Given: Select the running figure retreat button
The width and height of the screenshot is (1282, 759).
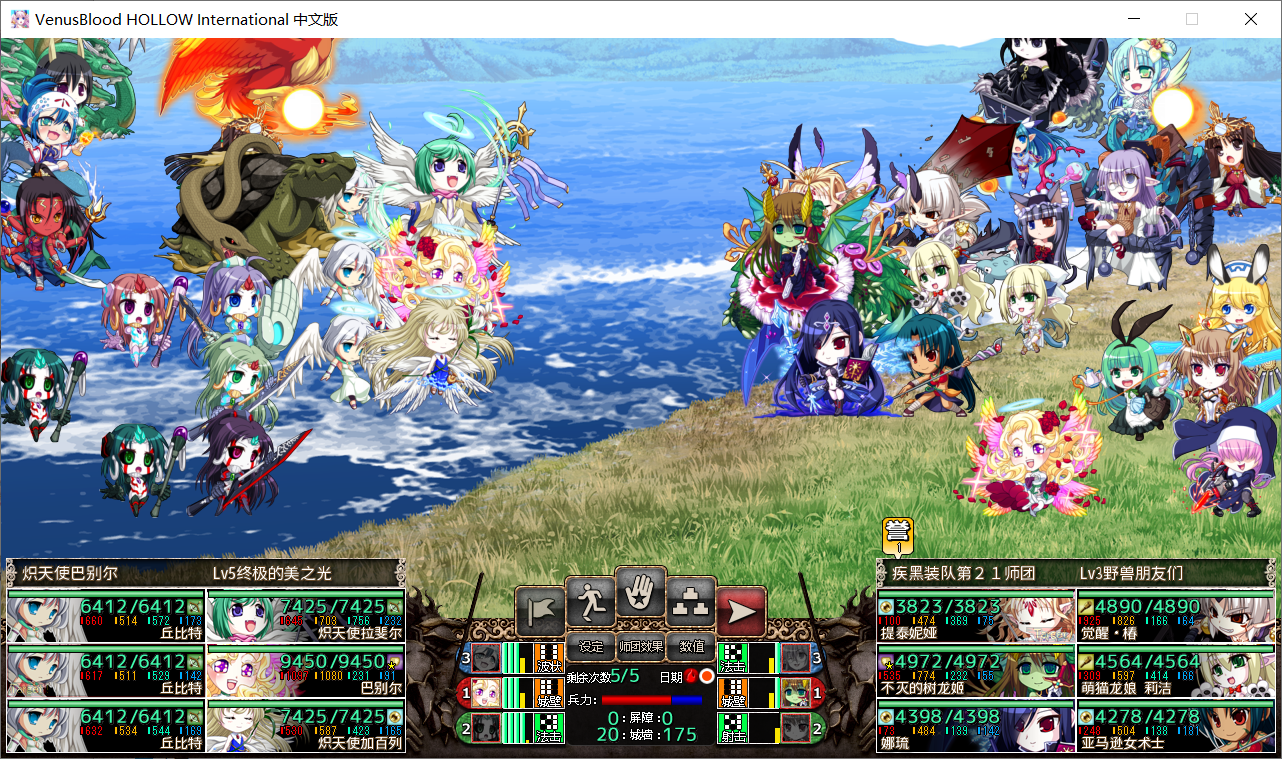Looking at the screenshot, I should [590, 602].
